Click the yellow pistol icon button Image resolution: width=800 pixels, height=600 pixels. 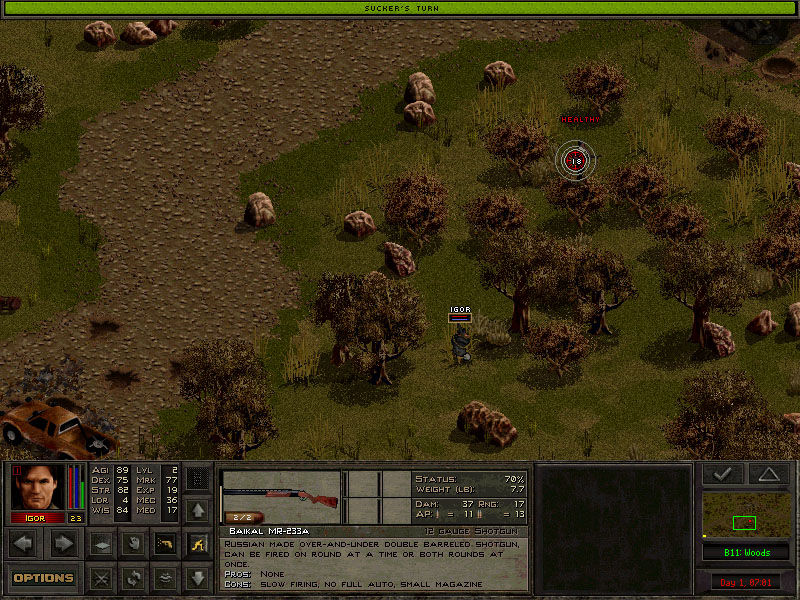coord(165,544)
